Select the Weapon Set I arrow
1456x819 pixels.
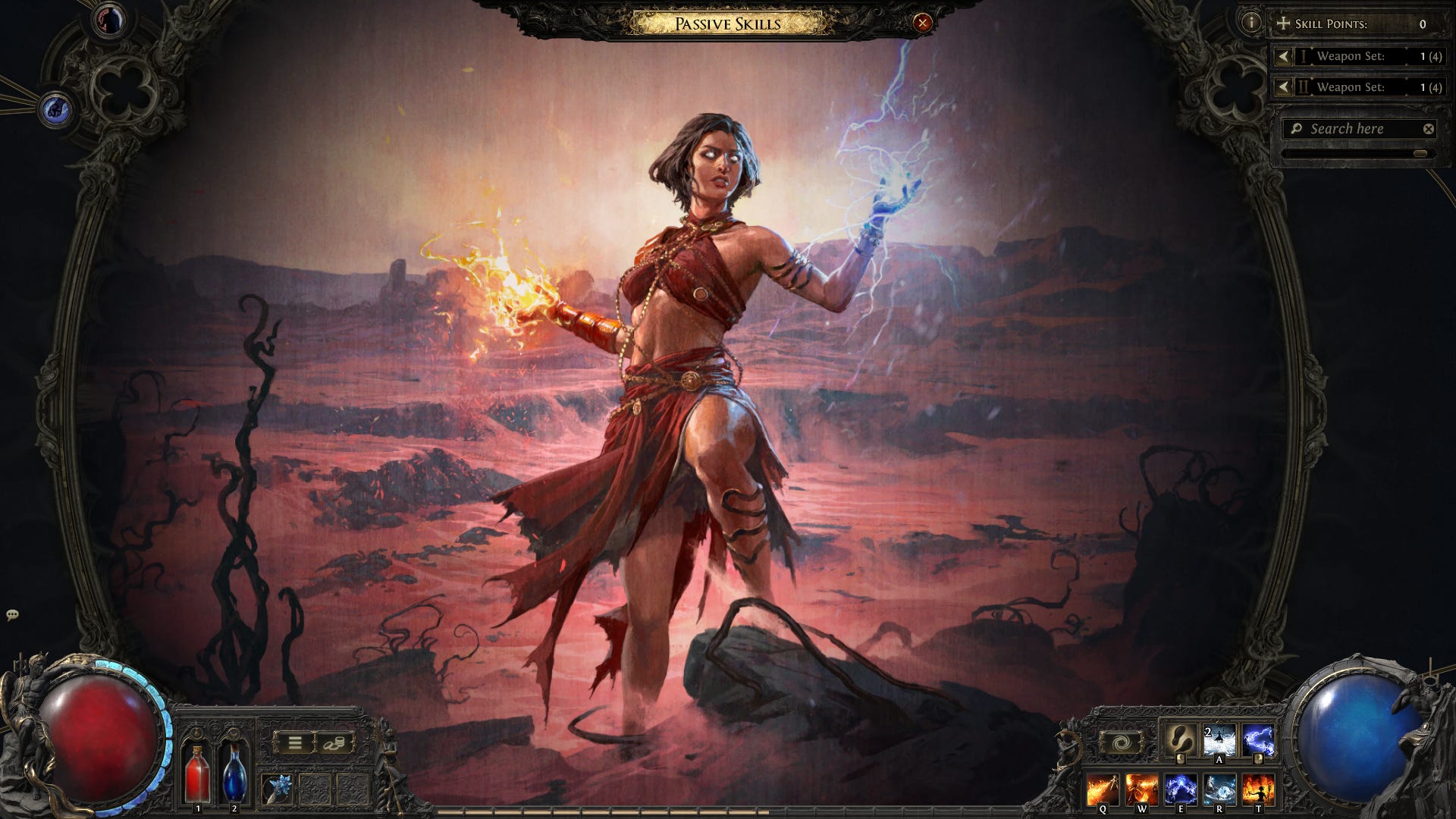pyautogui.click(x=1282, y=56)
